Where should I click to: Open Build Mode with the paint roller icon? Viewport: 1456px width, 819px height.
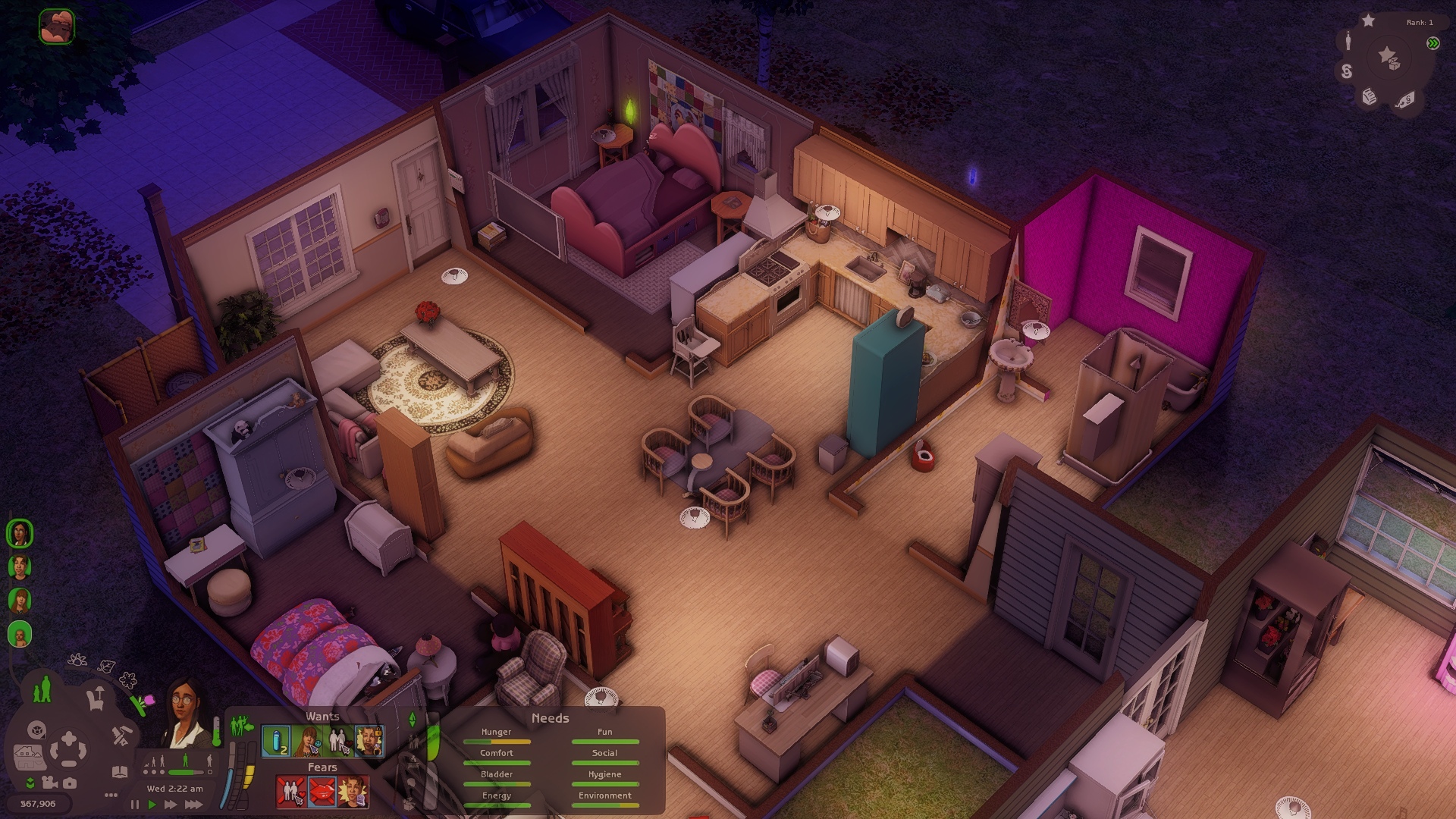(123, 734)
